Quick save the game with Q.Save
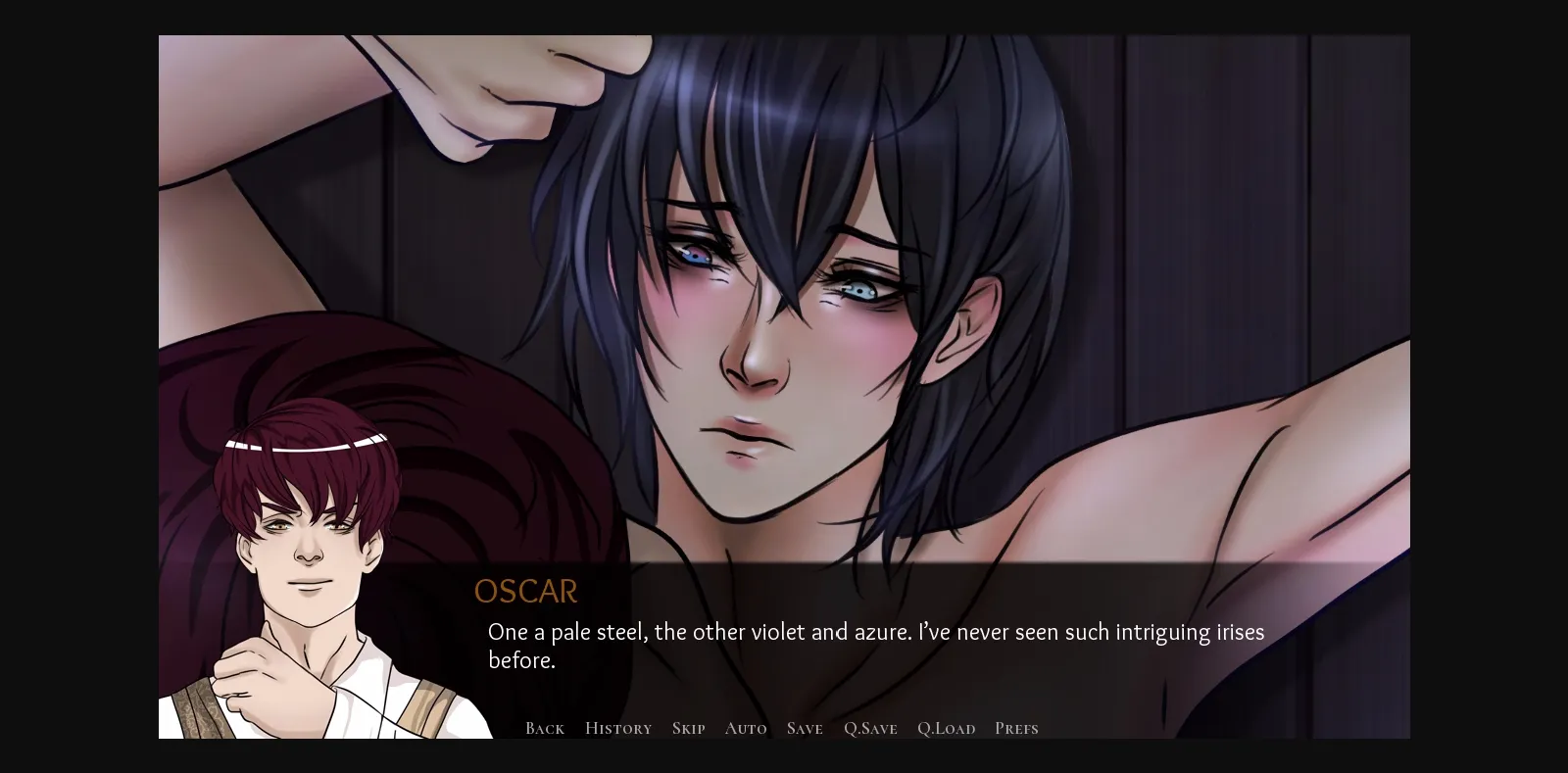1568x773 pixels. coord(870,728)
